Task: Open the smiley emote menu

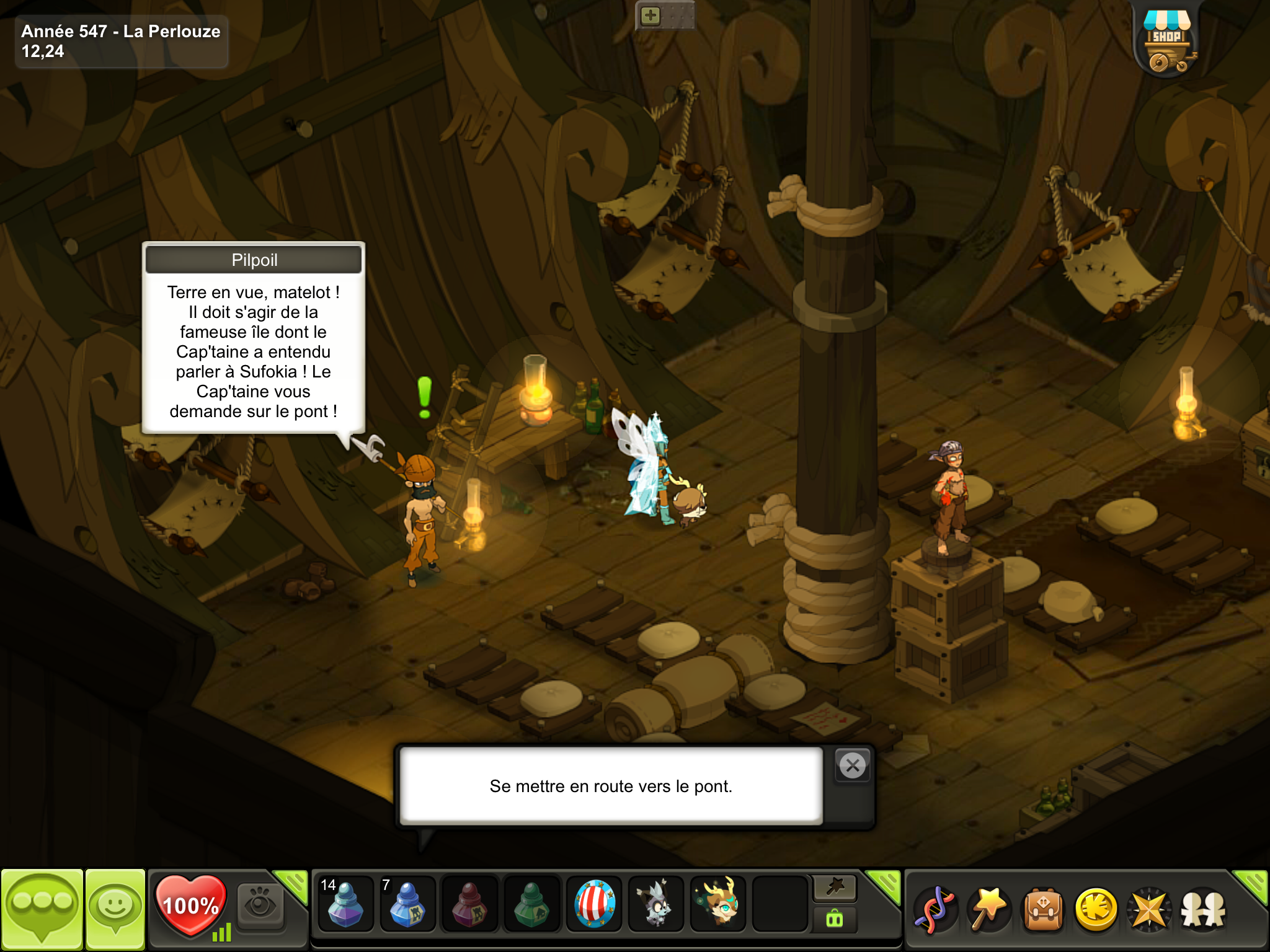Action: 115,908
